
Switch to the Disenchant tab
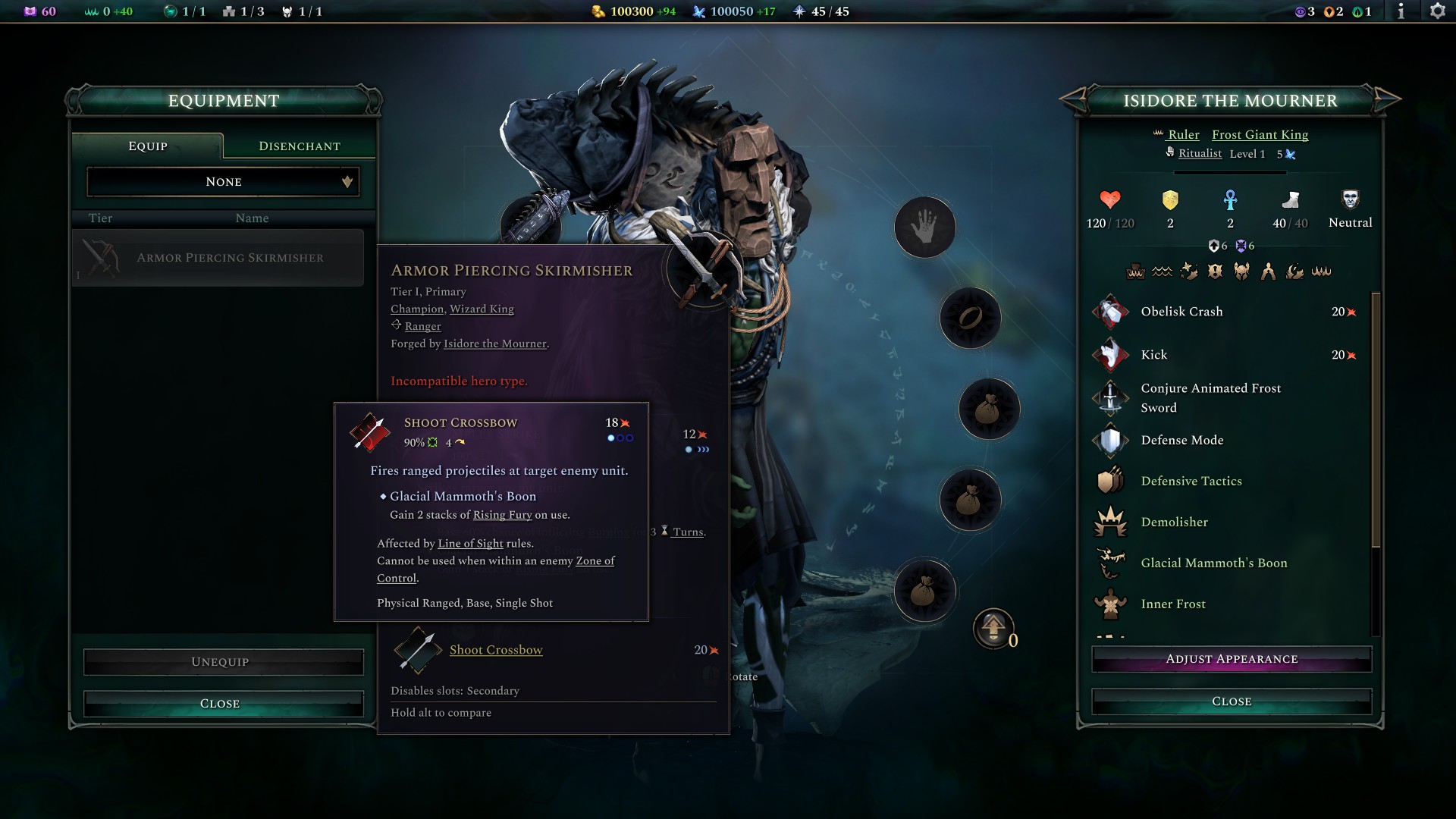coord(297,146)
